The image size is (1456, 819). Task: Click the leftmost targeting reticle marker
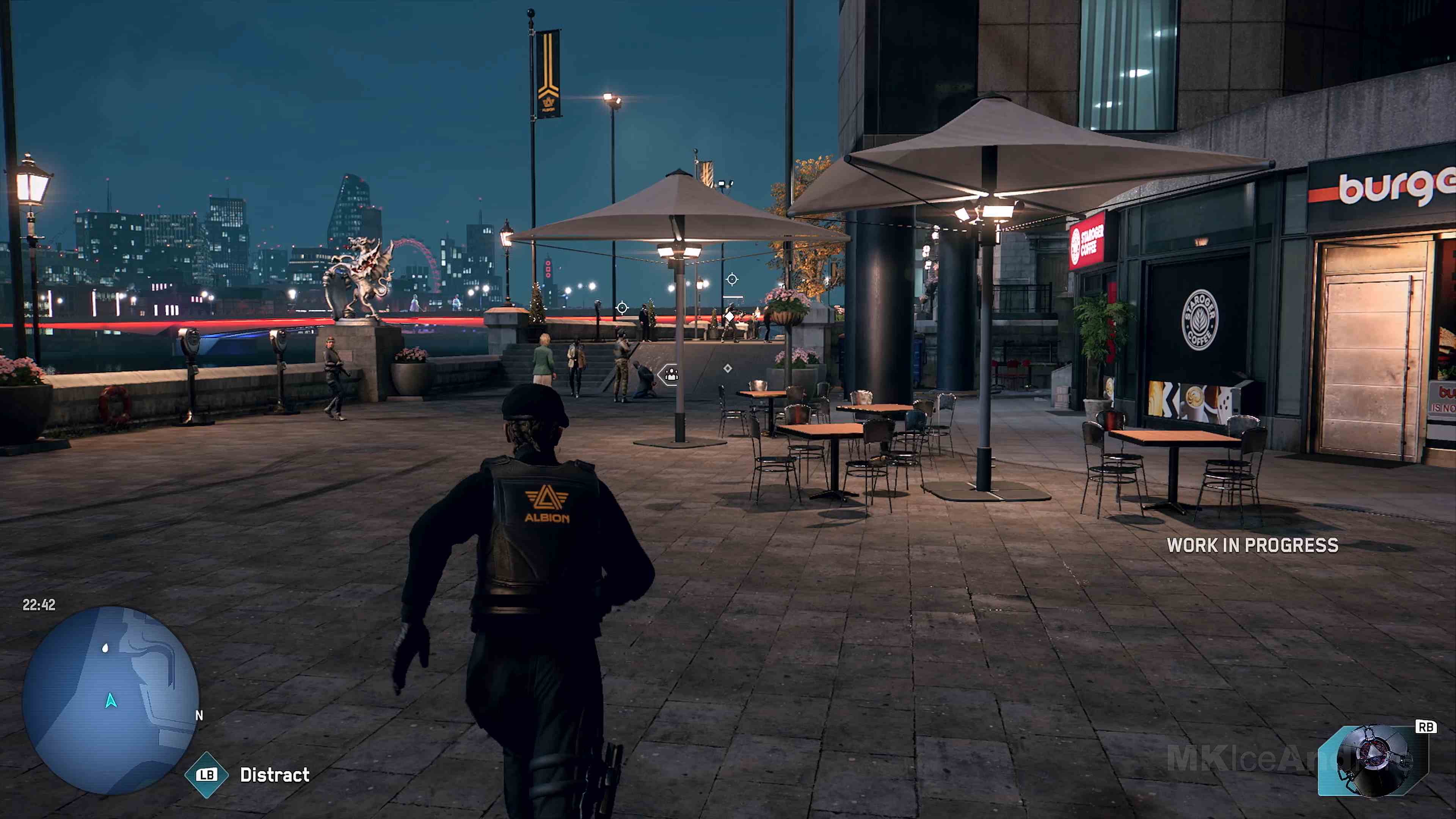622,308
